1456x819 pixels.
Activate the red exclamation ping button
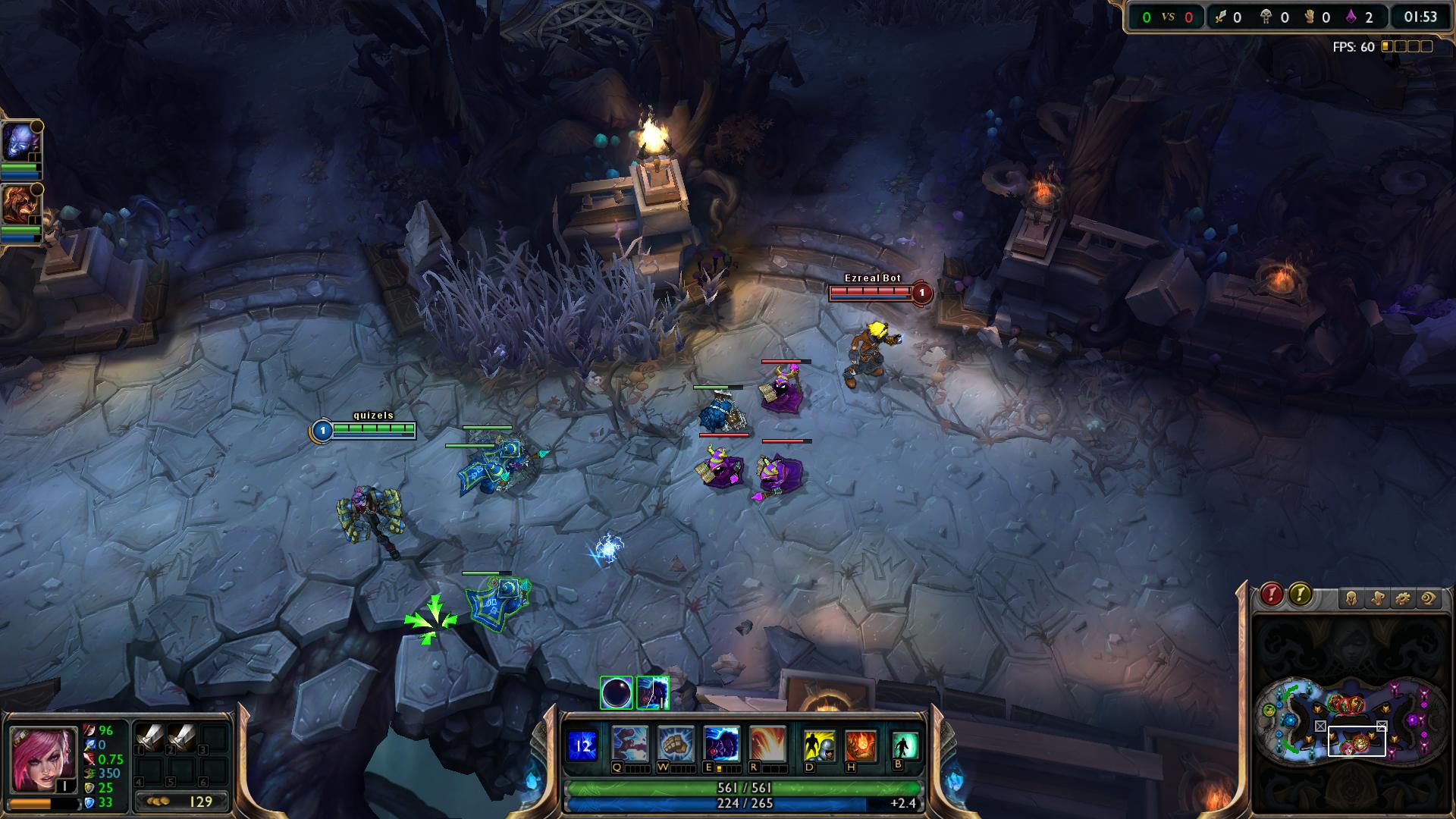pos(1272,595)
